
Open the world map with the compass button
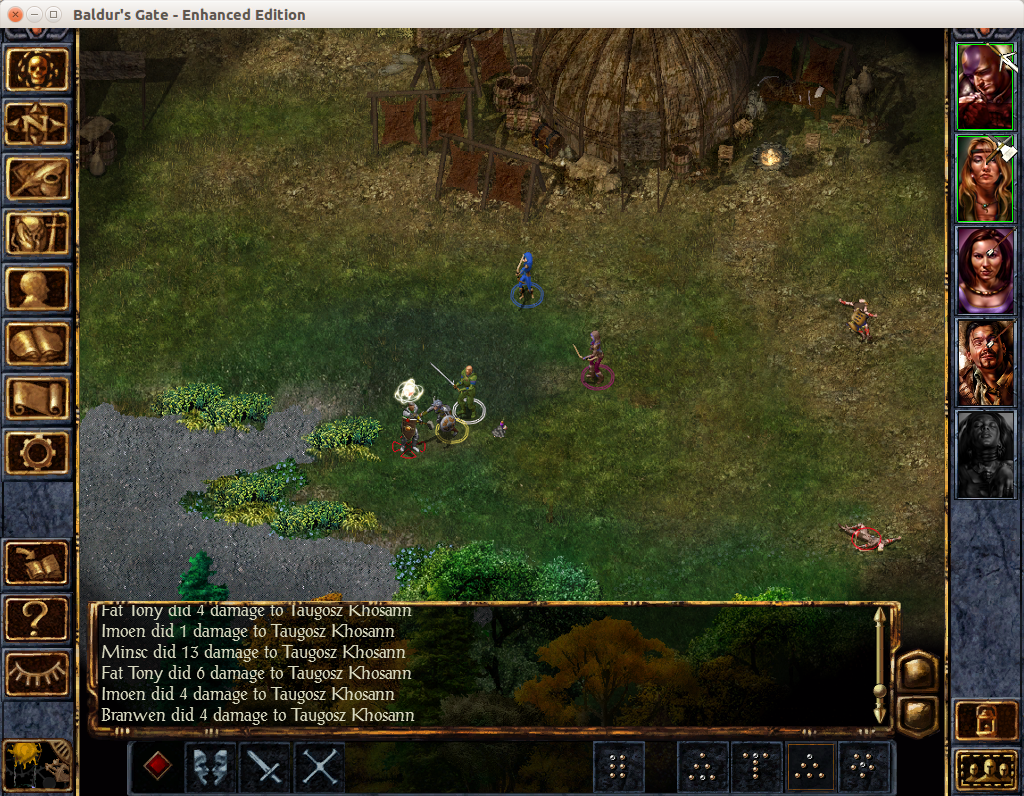[x=38, y=123]
